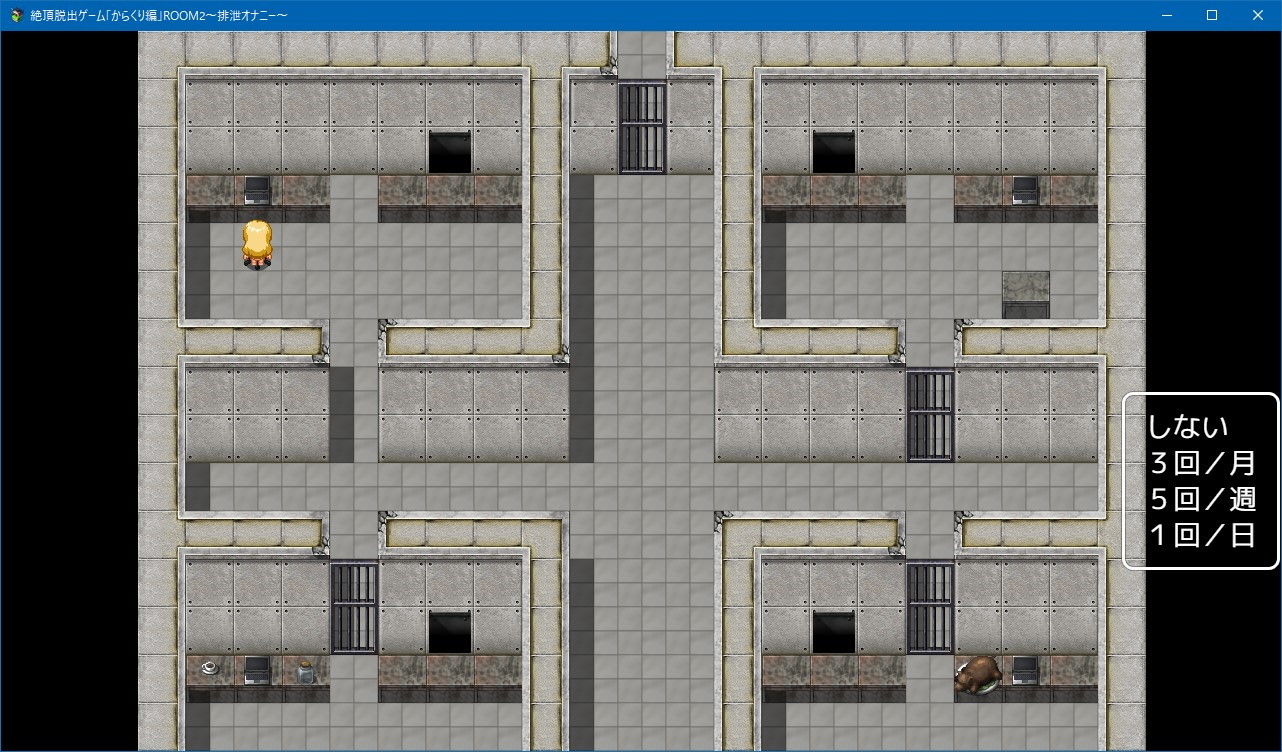Select the しない choice option
Viewport: 1282px width, 752px height.
point(1187,425)
